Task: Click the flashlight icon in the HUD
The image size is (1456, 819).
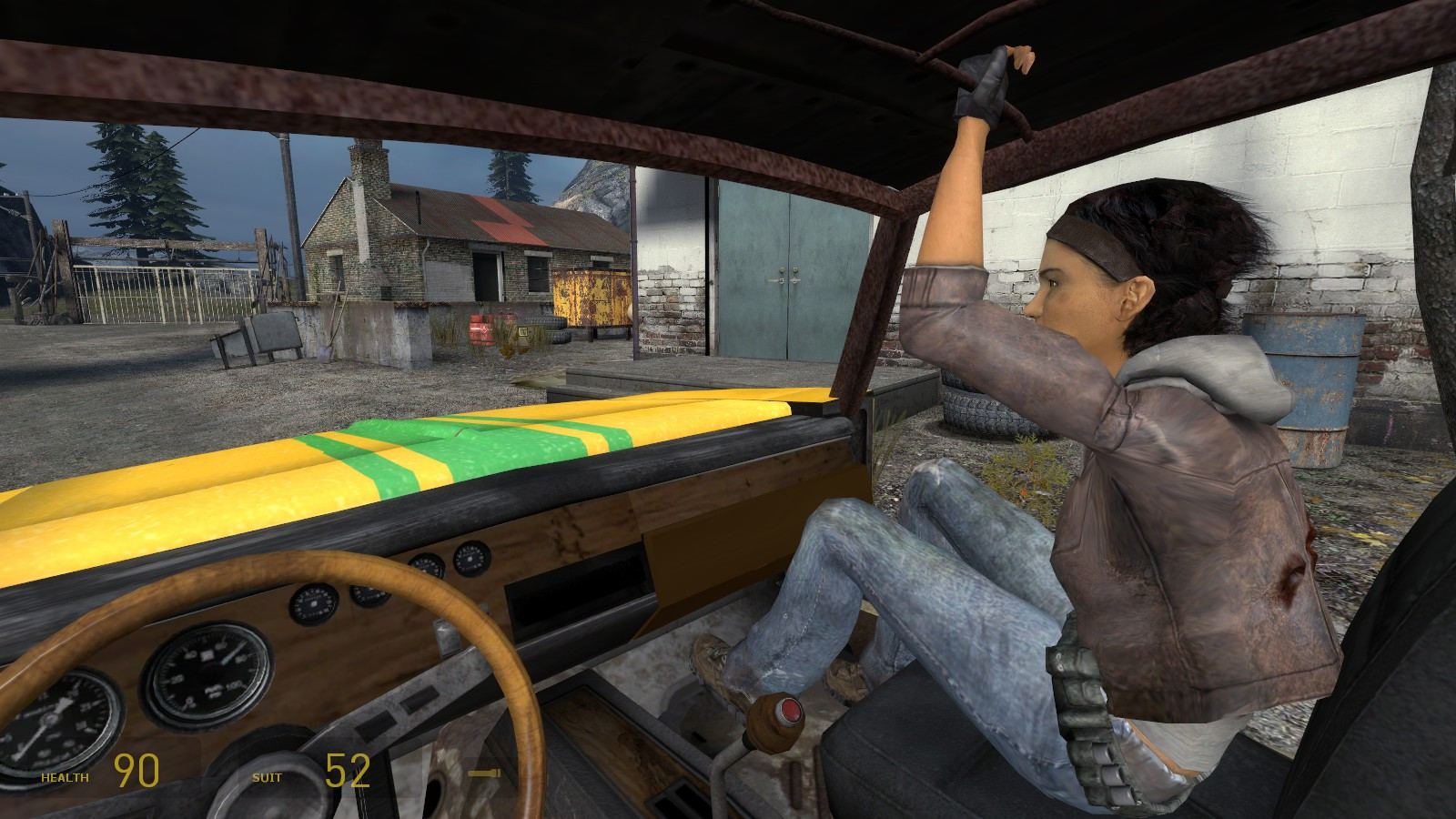Action: click(484, 774)
